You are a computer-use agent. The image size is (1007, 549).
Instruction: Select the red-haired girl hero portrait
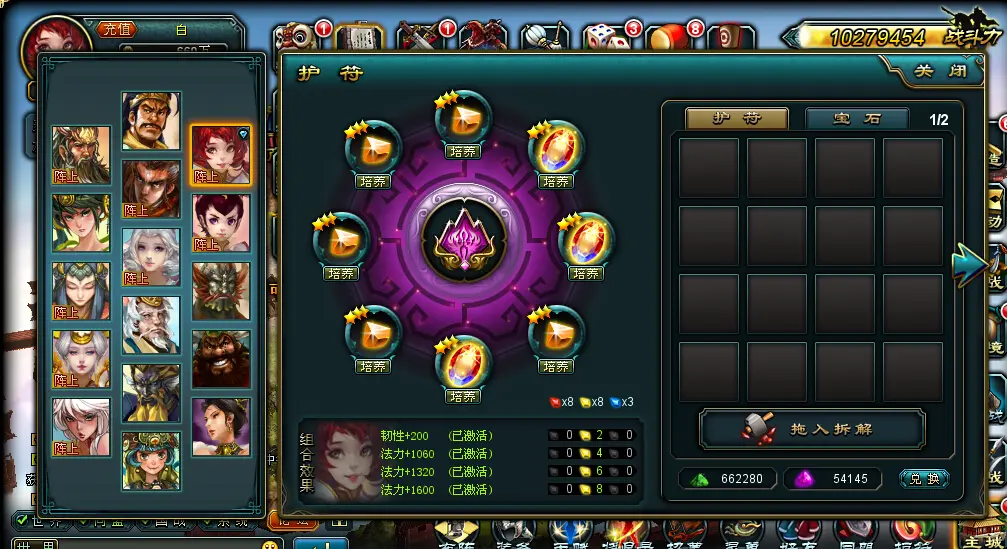pos(221,155)
